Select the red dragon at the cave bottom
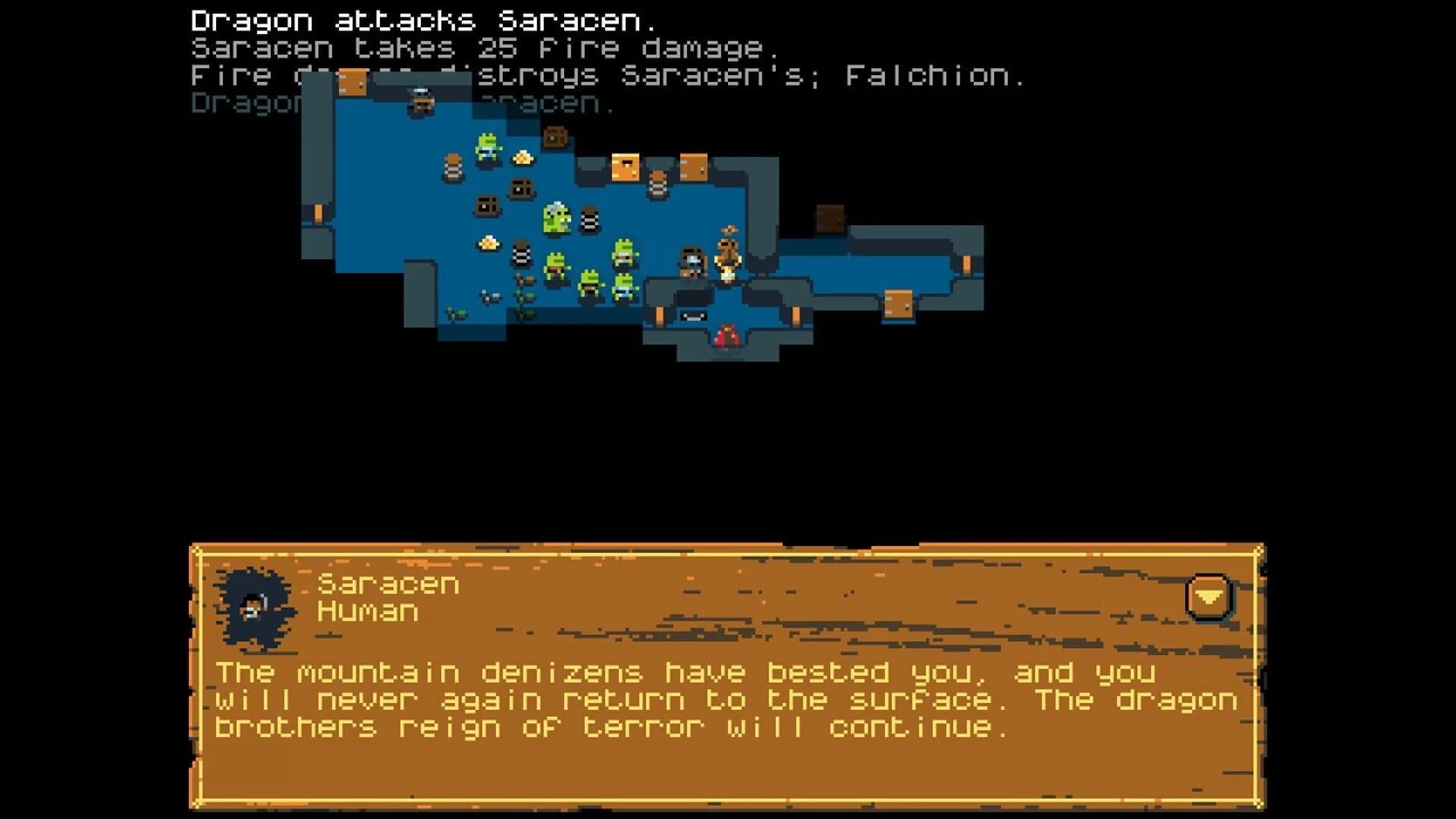This screenshot has width=1456, height=819. (726, 336)
